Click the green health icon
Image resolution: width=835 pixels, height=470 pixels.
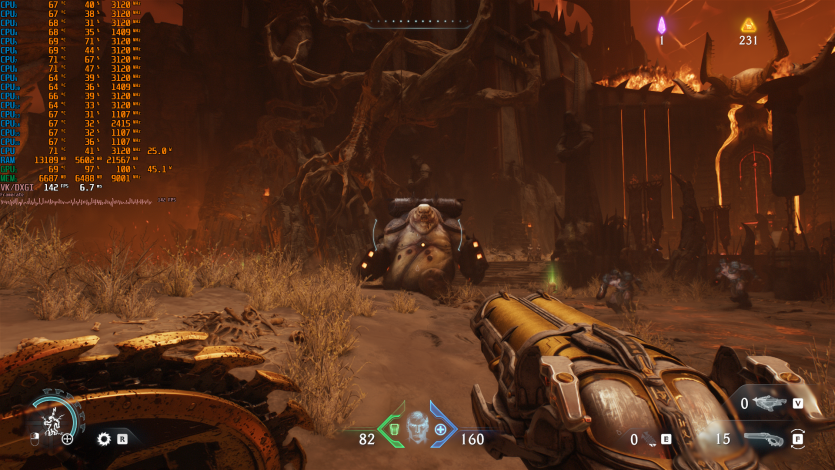pos(393,430)
